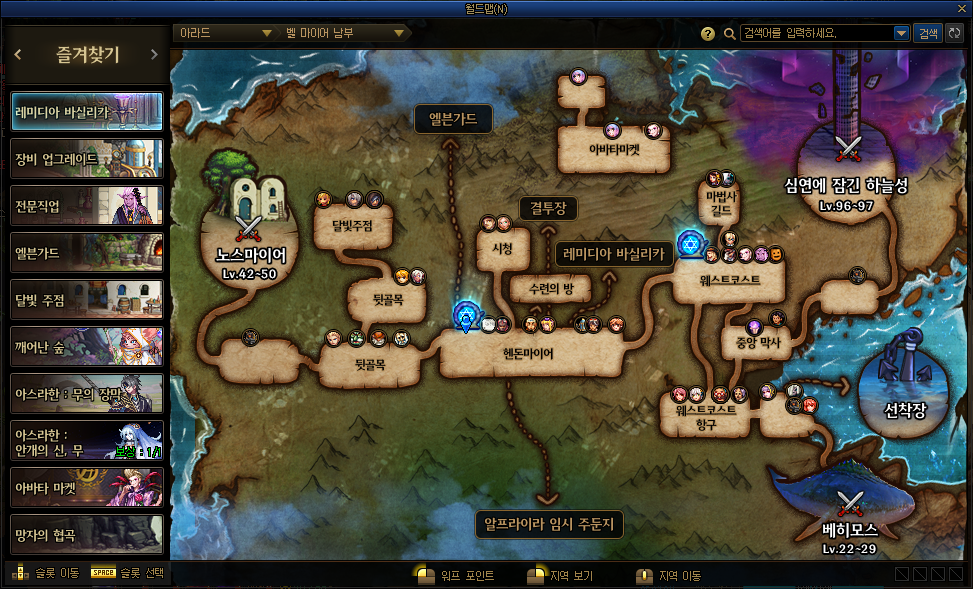This screenshot has height=589, width=973.
Task: Click the map search input field
Action: pyautogui.click(x=818, y=33)
